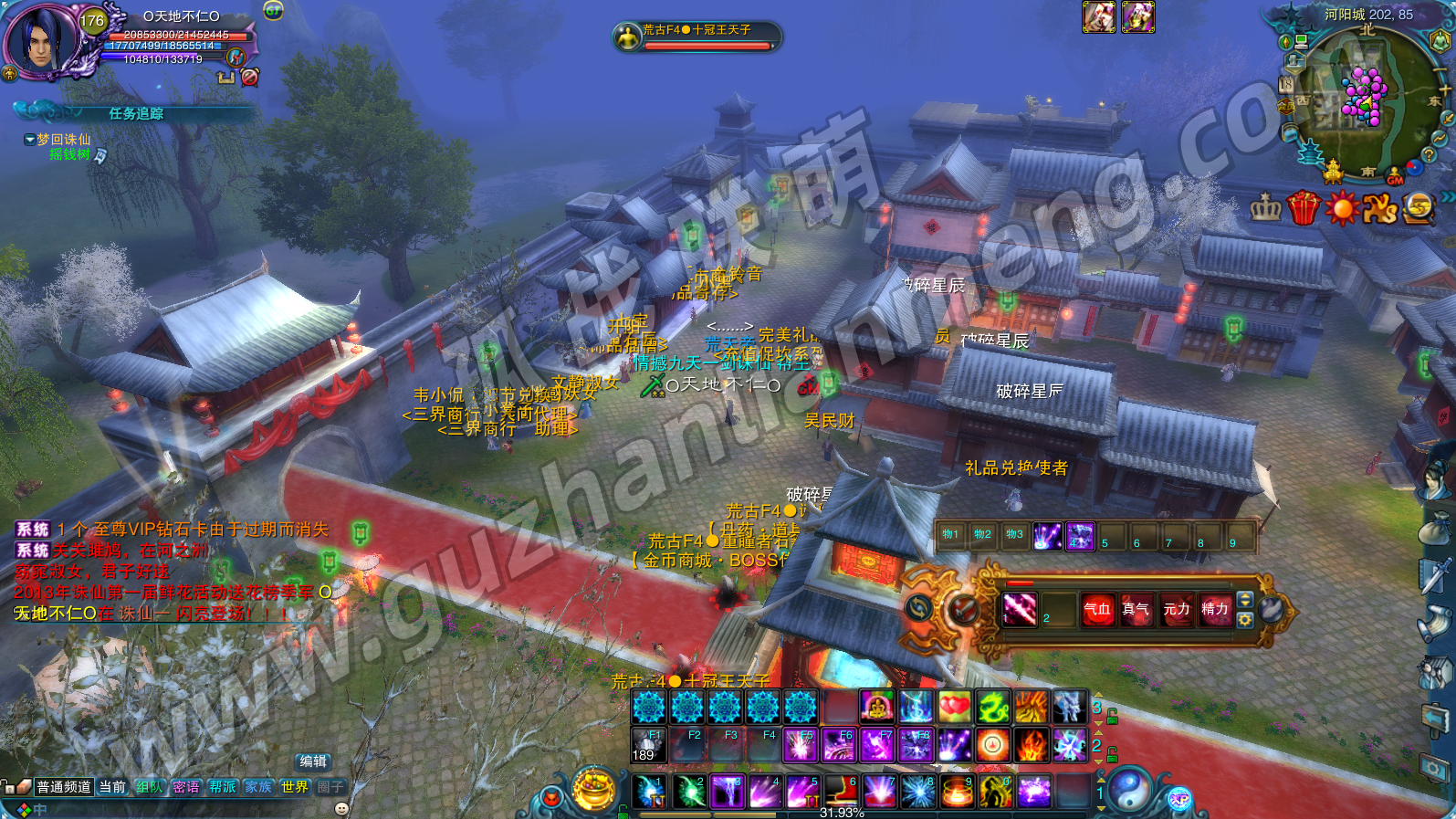The width and height of the screenshot is (1456, 819).
Task: Open the 世界 world chat tab
Action: (294, 787)
